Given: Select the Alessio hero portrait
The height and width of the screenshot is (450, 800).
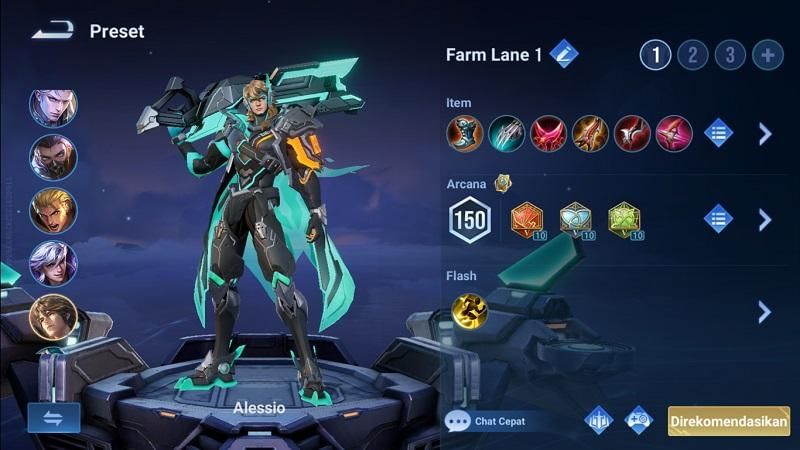Looking at the screenshot, I should [x=53, y=317].
